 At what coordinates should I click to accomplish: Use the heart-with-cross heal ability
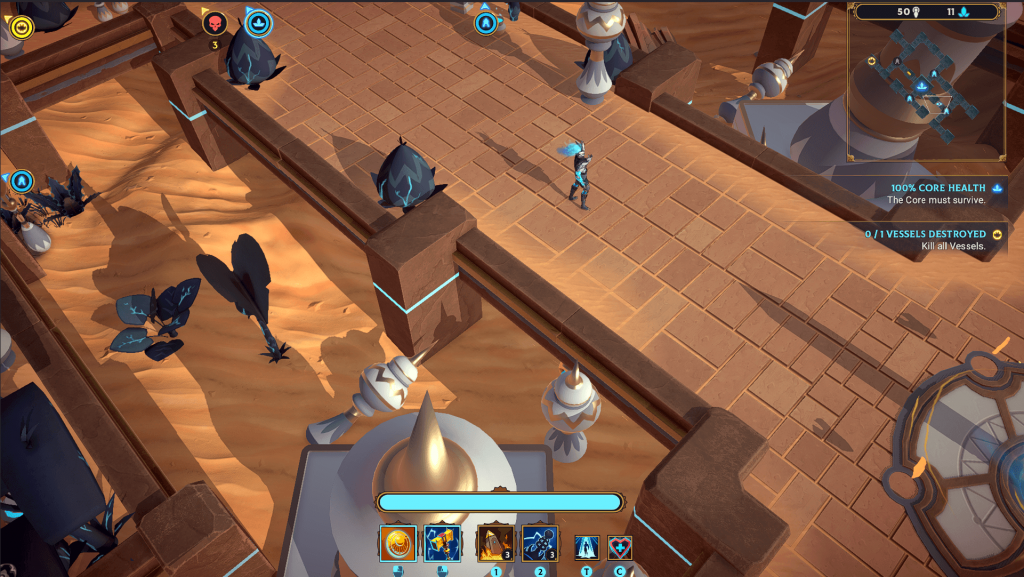620,547
